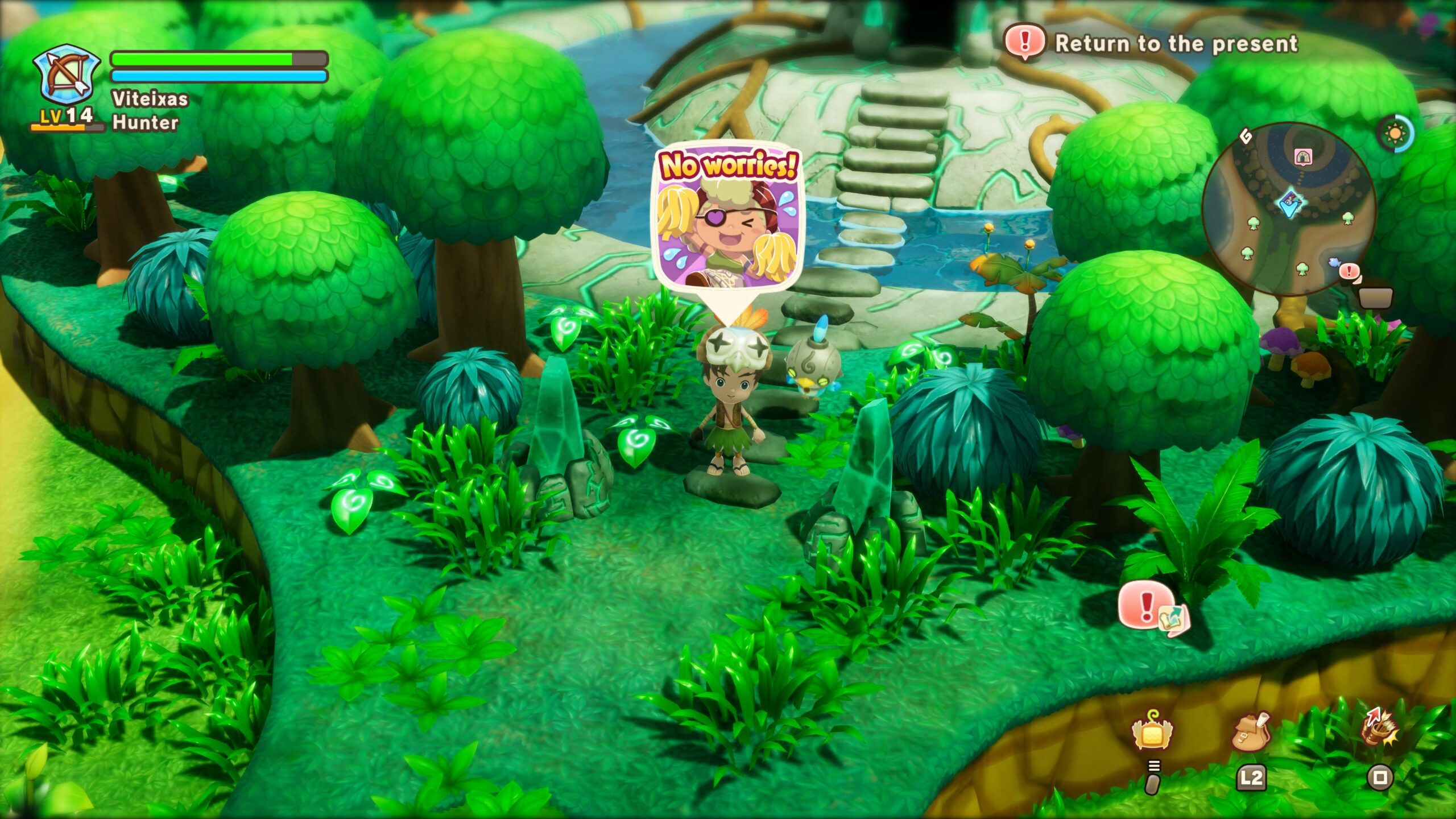Activate the arrow quiver skill icon
Screen dimensions: 1456x819
(1380, 728)
